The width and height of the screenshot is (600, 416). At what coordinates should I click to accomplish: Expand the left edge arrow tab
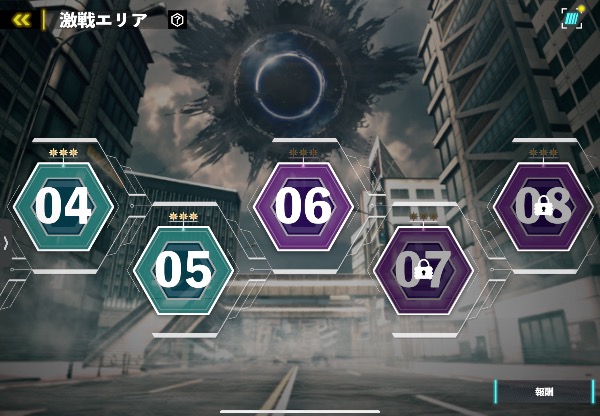pos(6,243)
